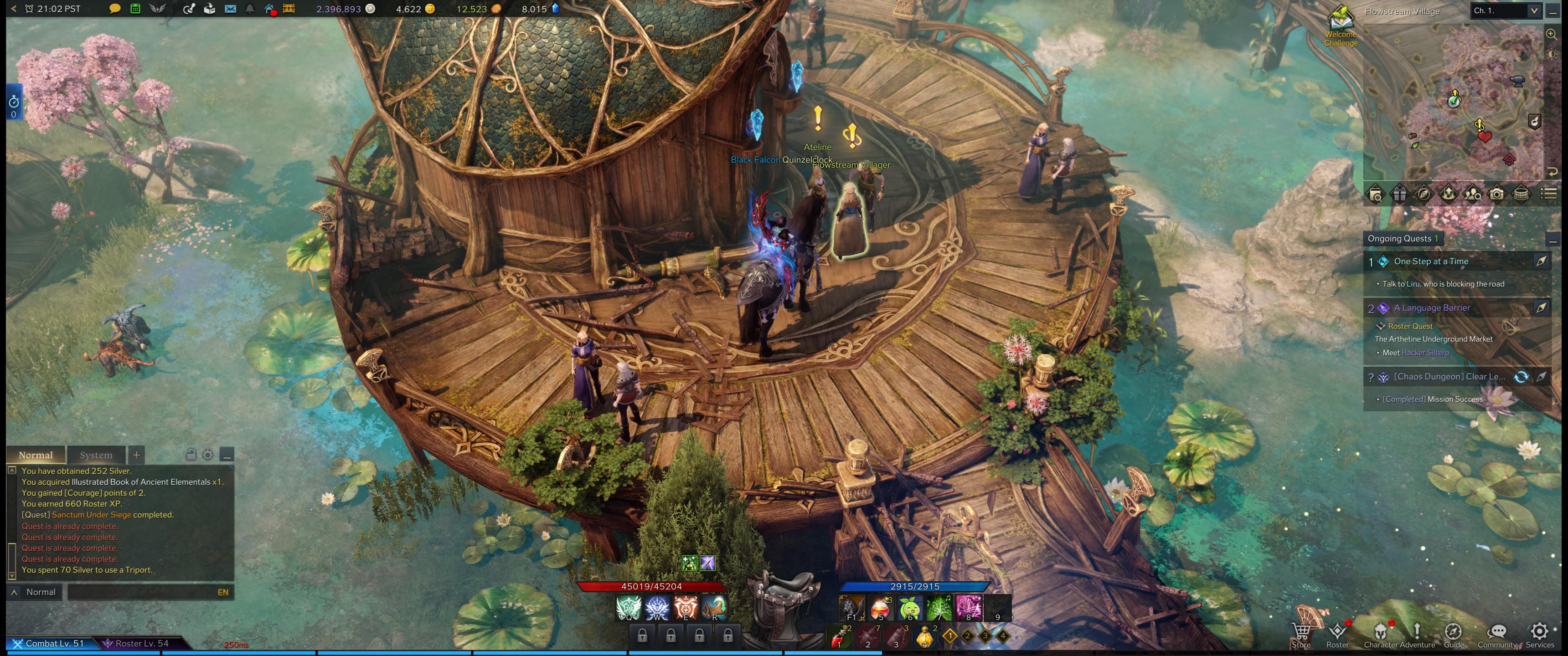
Task: Select the One Step at a Time quest
Action: point(1431,261)
